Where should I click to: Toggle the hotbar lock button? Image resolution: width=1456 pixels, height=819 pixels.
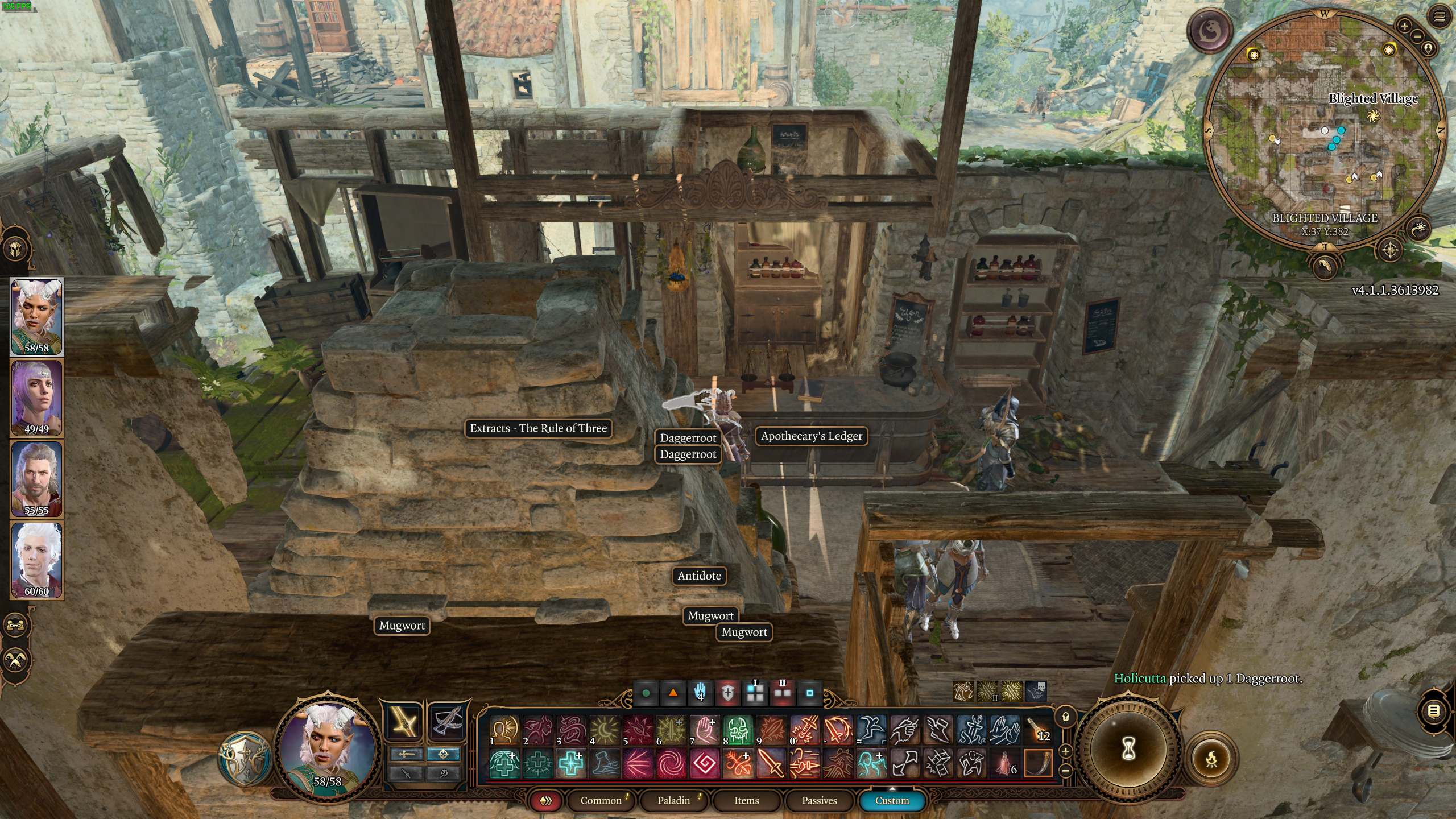pos(1066,717)
